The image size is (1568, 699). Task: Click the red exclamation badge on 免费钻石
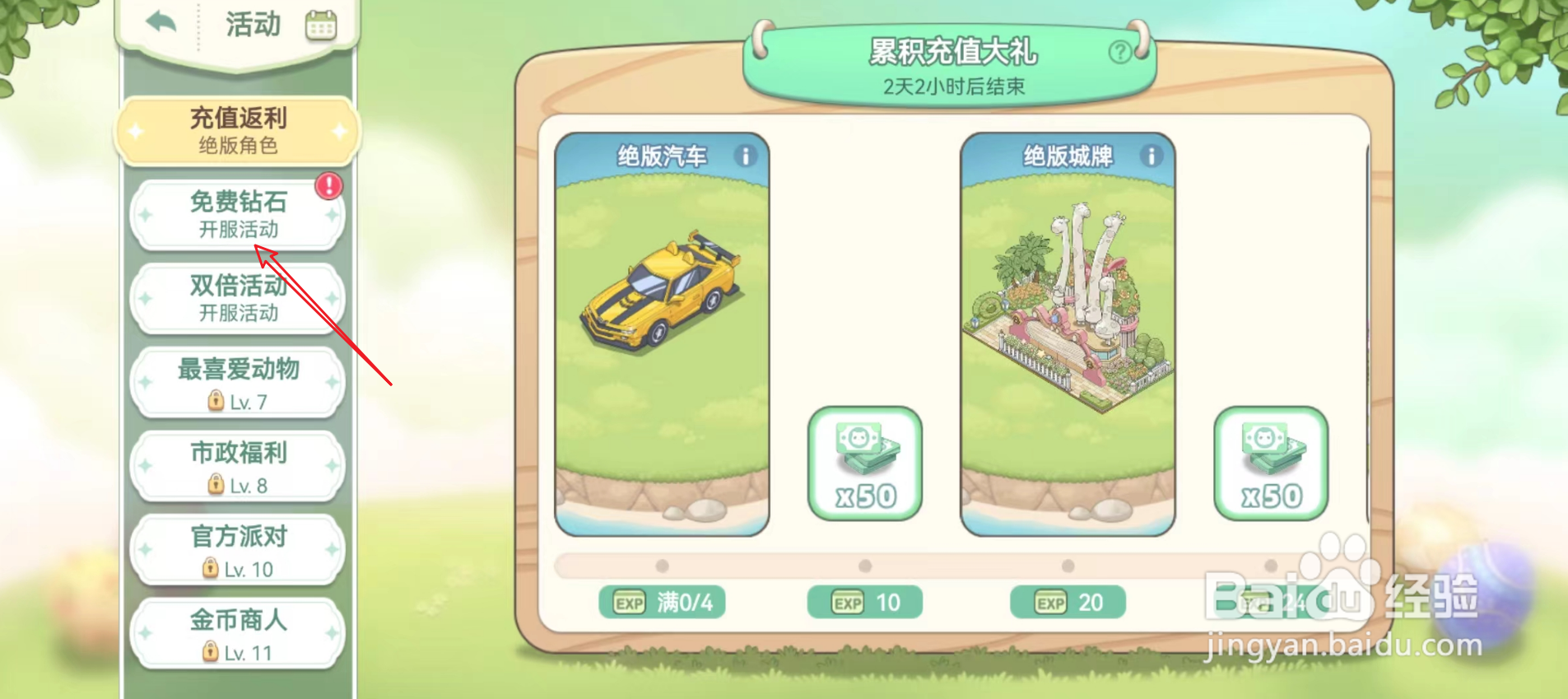[328, 186]
